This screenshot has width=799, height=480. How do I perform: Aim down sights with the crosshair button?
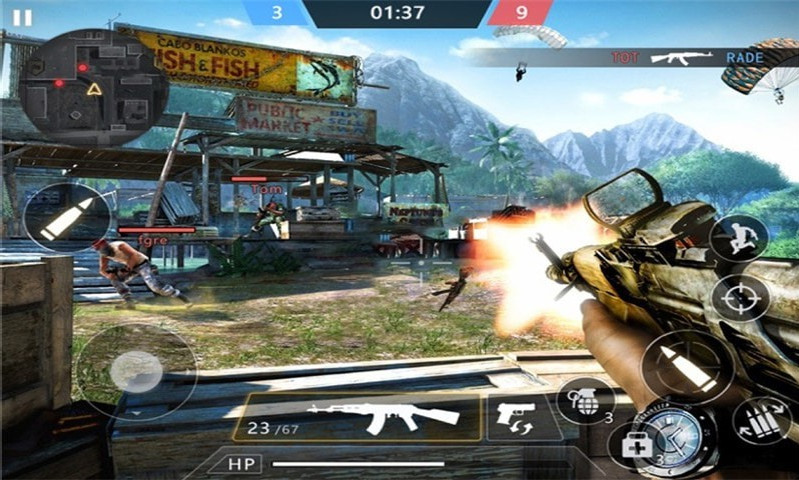pos(740,298)
